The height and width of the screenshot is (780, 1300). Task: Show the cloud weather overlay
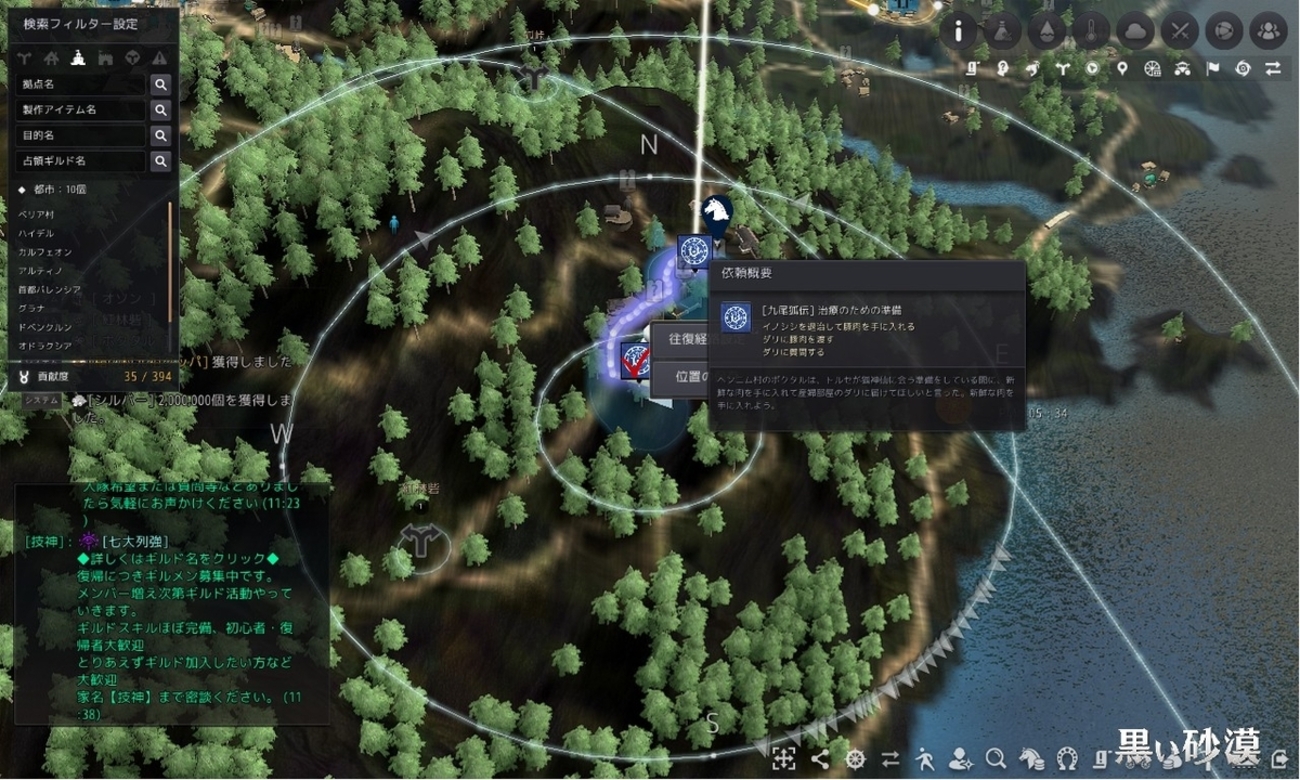tap(1135, 31)
